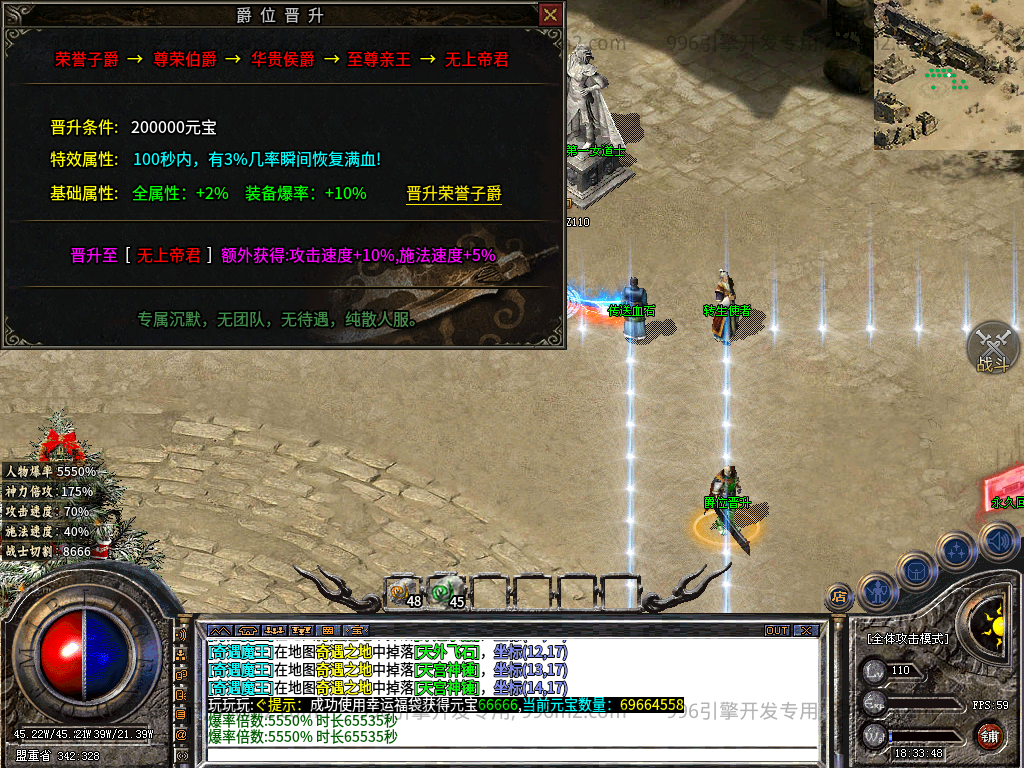Image resolution: width=1024 pixels, height=768 pixels.
Task: Open the bag inventory round button
Action: point(916,570)
